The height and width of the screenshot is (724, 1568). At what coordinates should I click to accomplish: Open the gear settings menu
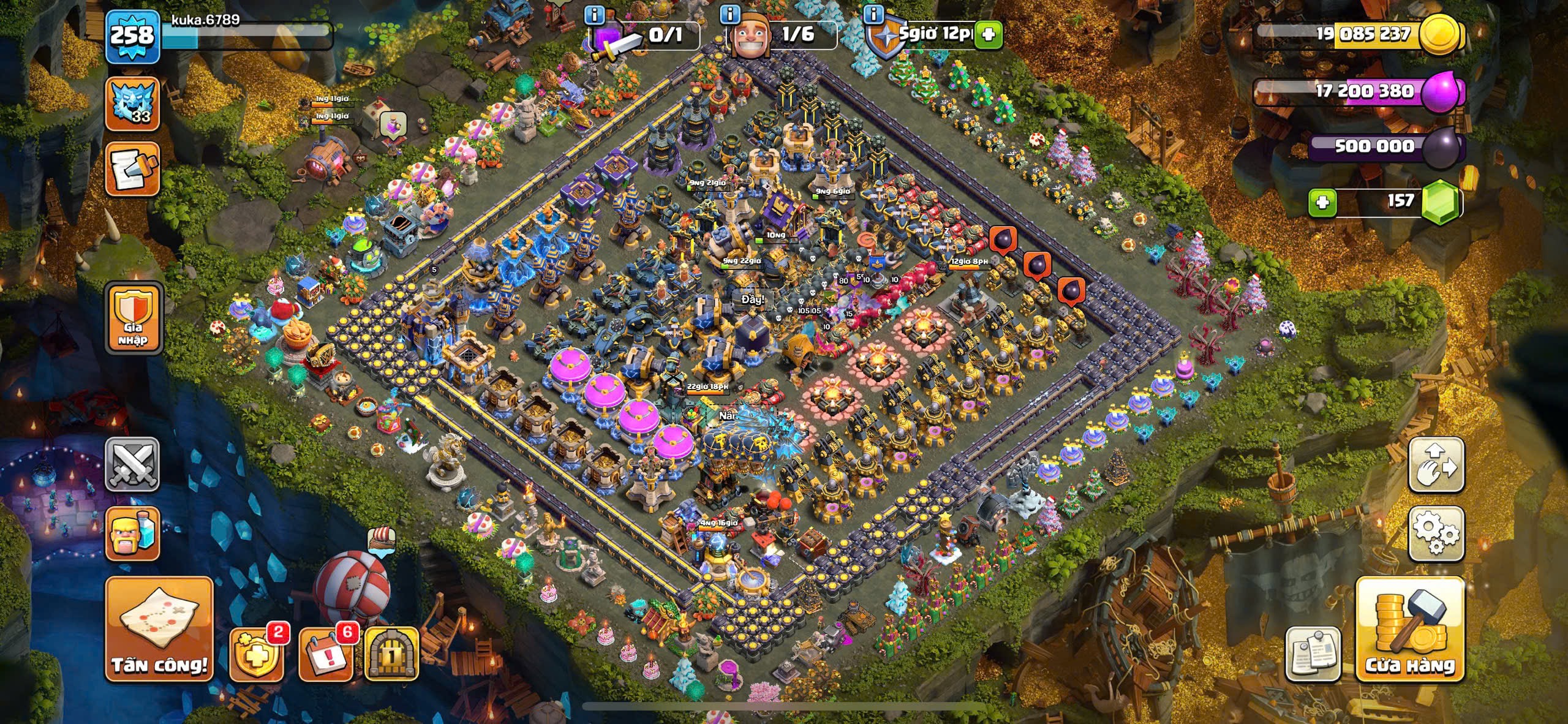(1436, 534)
